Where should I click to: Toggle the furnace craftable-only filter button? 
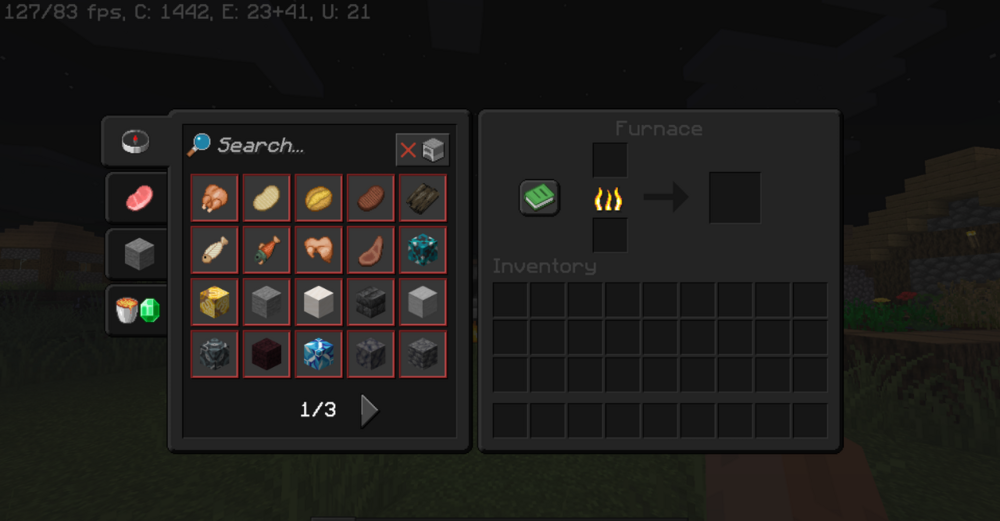pos(422,150)
